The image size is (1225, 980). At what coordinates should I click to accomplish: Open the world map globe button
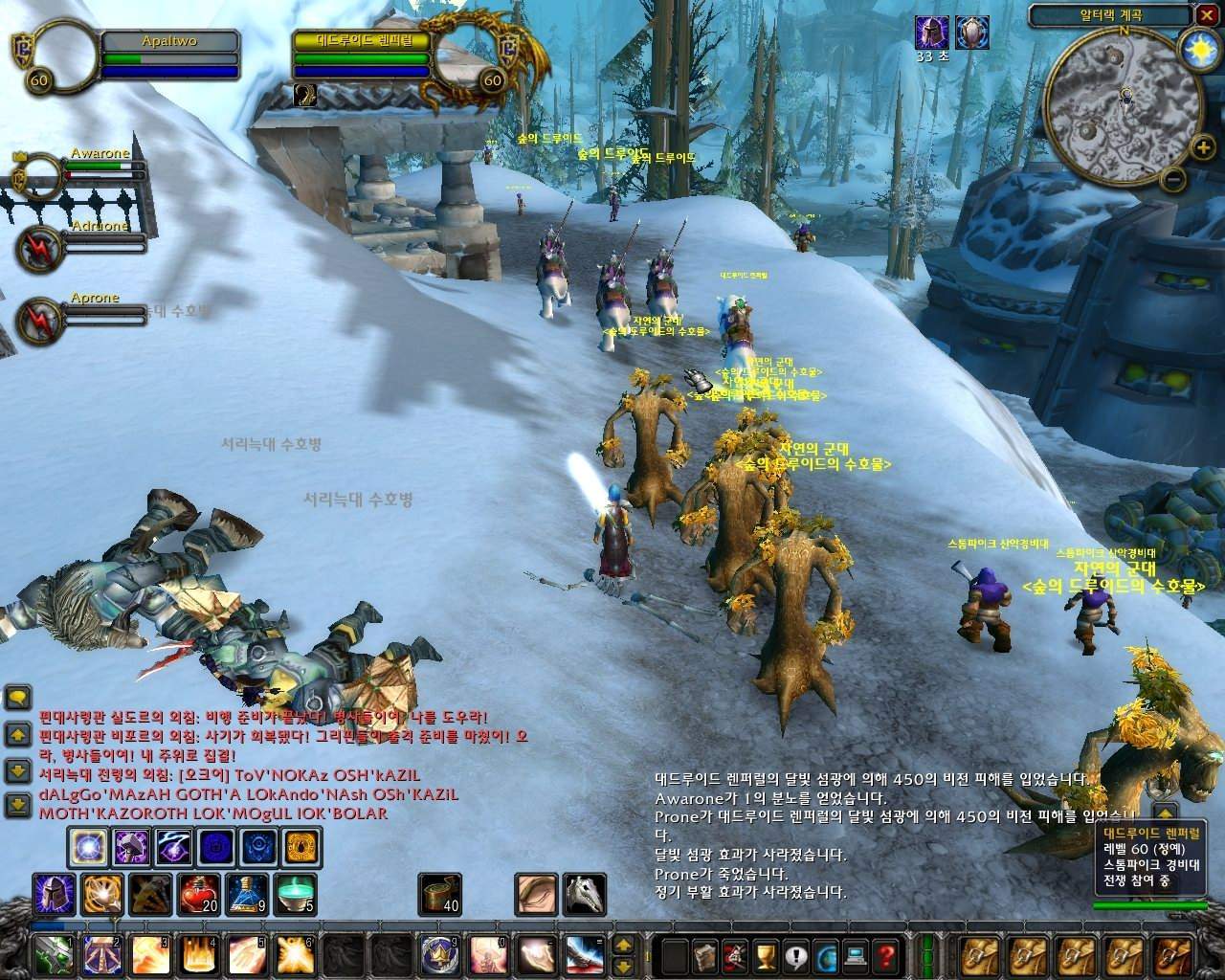pos(825,954)
